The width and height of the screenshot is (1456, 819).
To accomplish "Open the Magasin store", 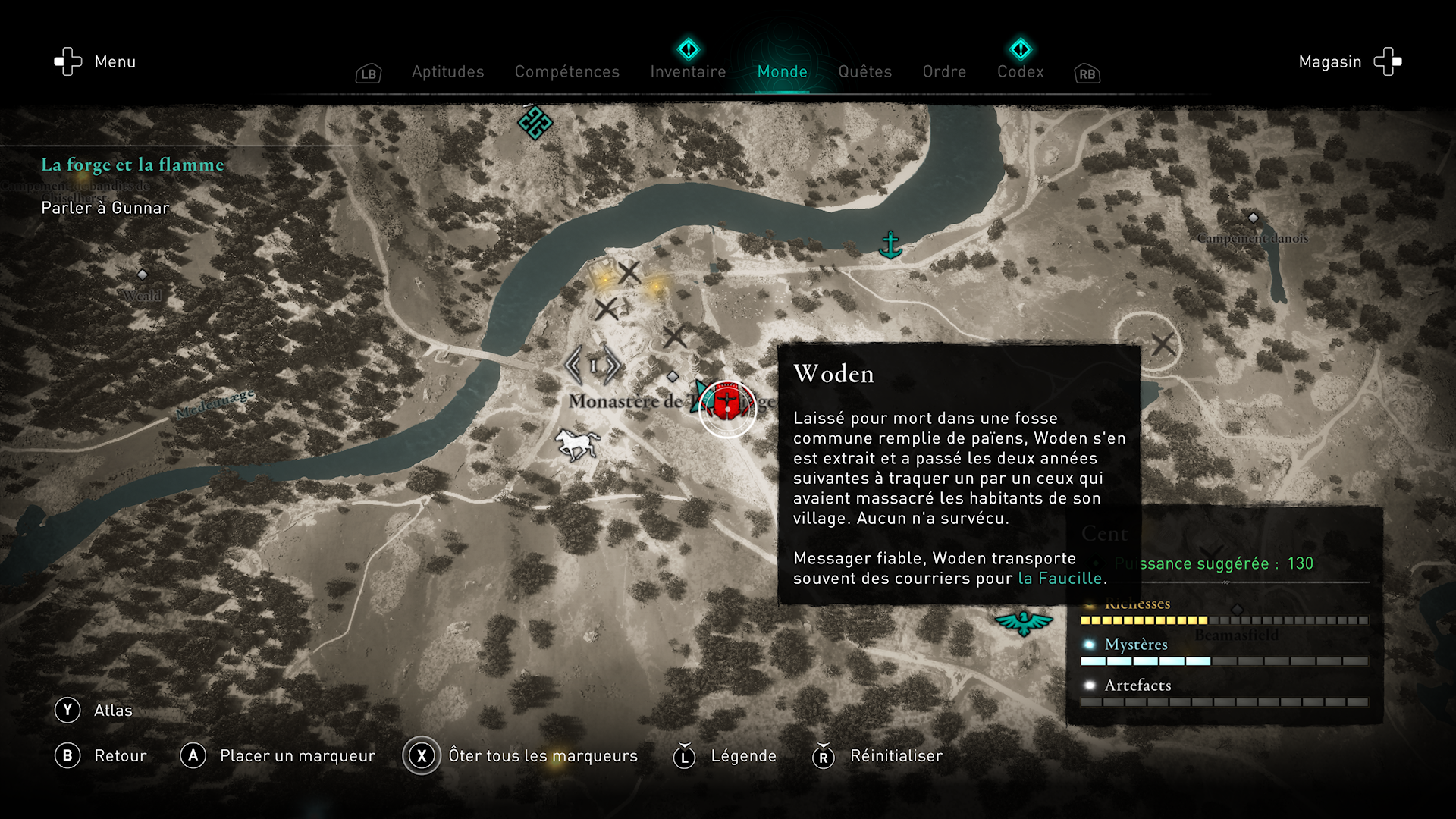I will (1349, 62).
